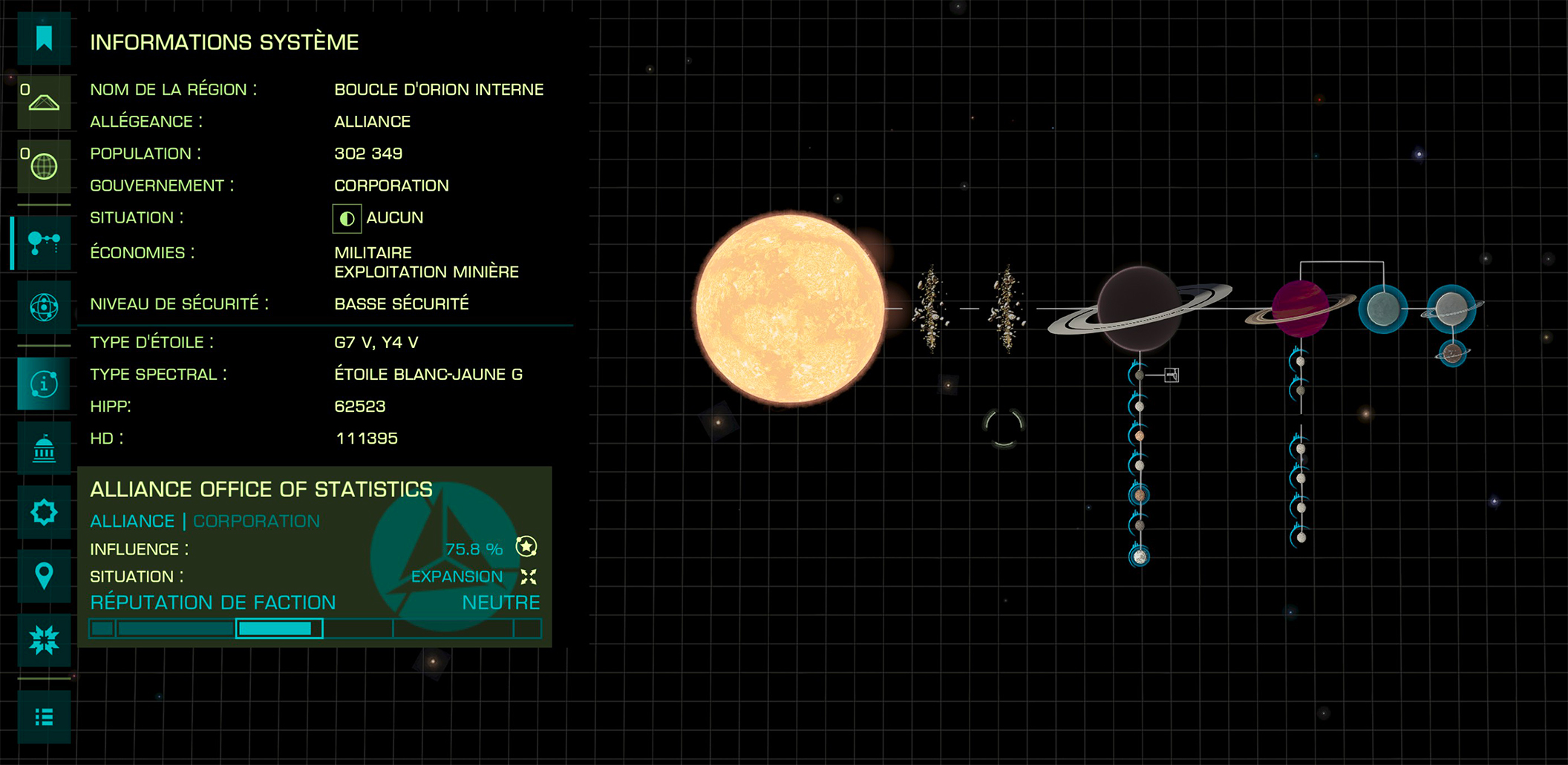Open the domed government building tab
This screenshot has height=765, width=1568.
click(44, 448)
